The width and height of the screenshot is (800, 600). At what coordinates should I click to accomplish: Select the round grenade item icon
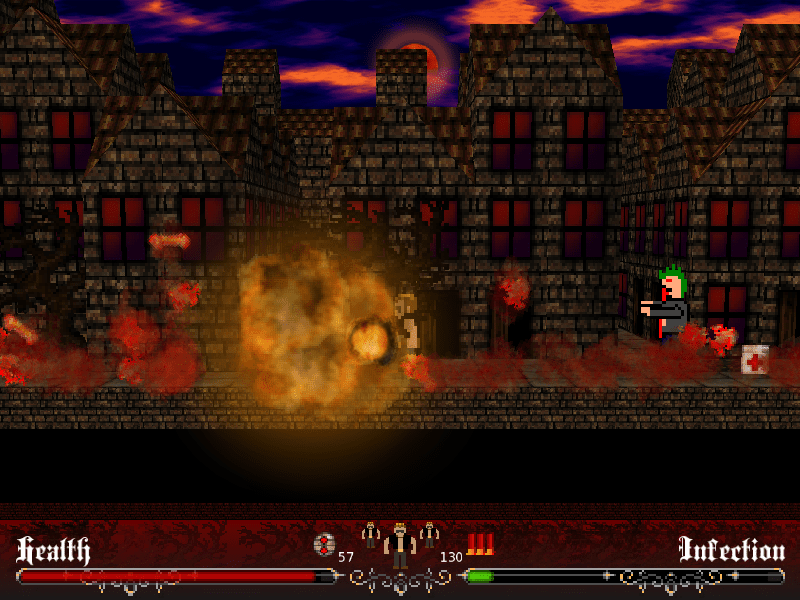click(324, 545)
